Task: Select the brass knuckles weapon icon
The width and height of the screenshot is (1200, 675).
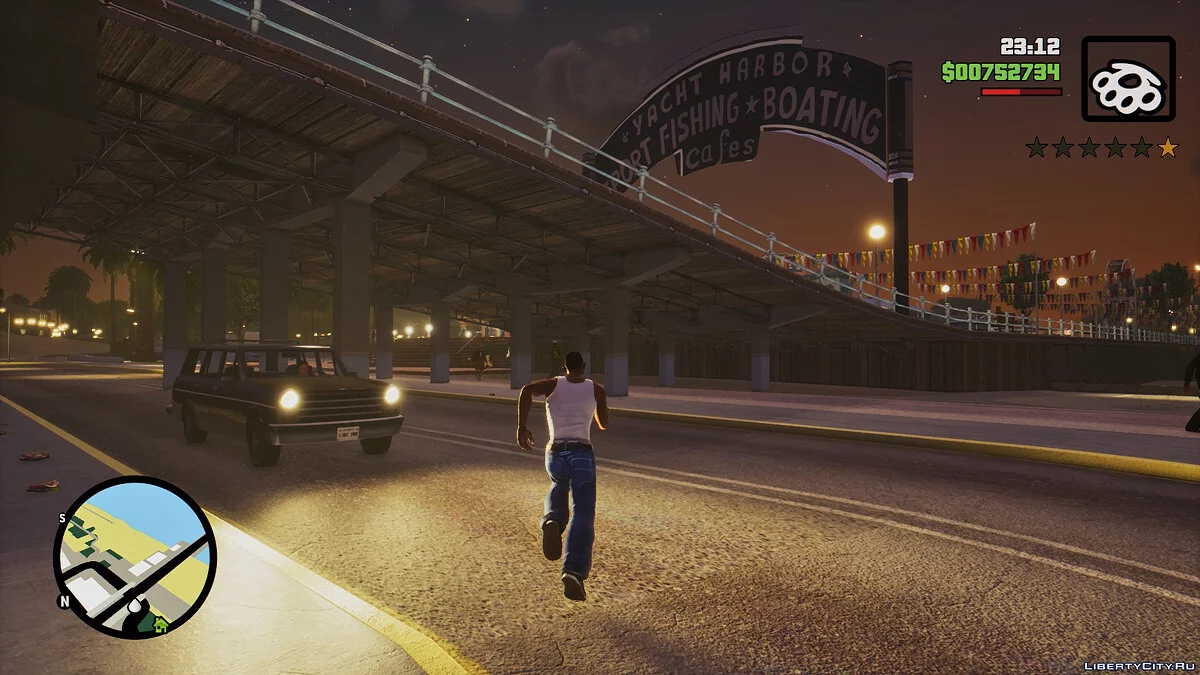Action: tap(1128, 79)
